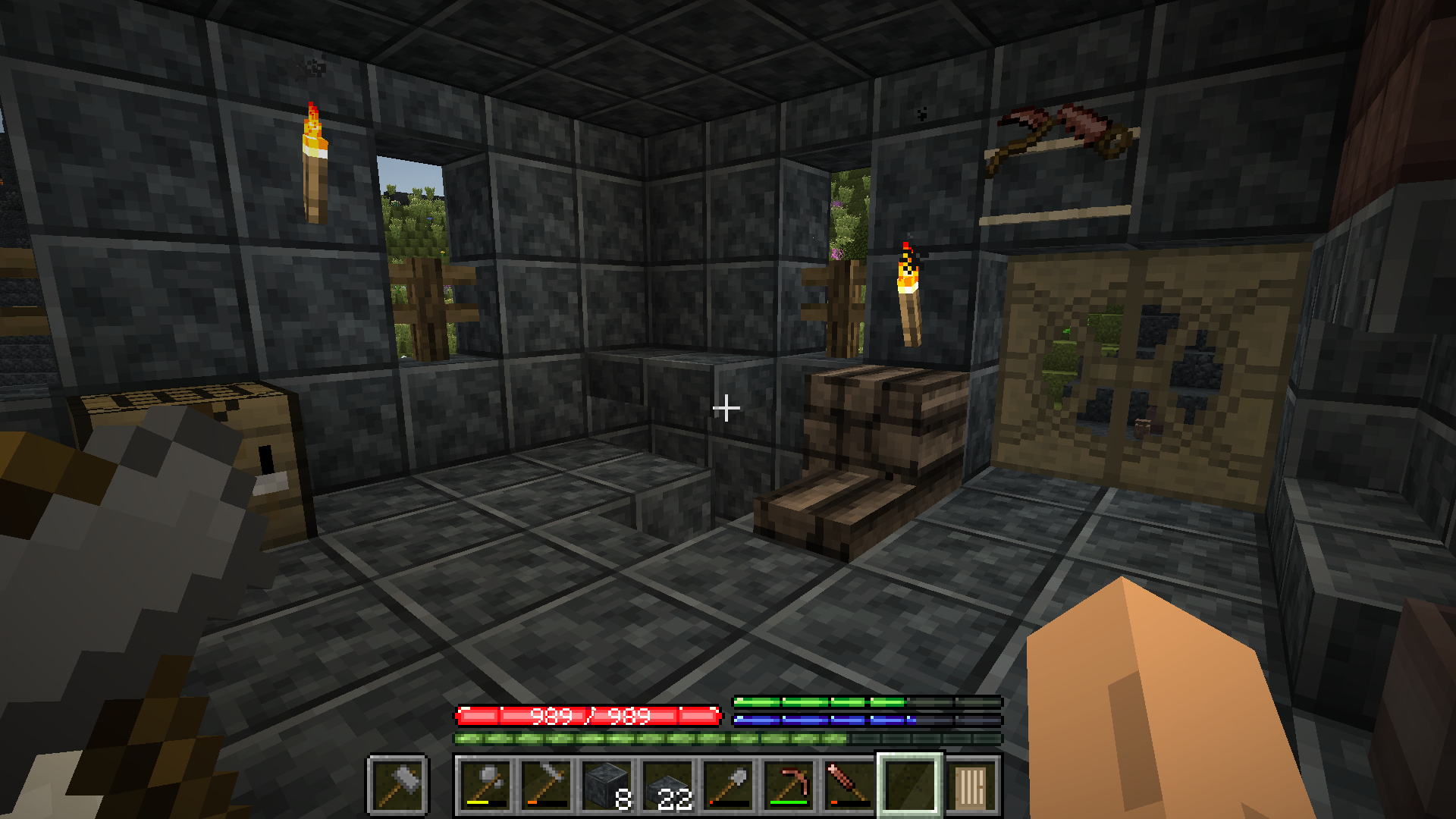Select the stone axe hotbar slot

point(485,785)
